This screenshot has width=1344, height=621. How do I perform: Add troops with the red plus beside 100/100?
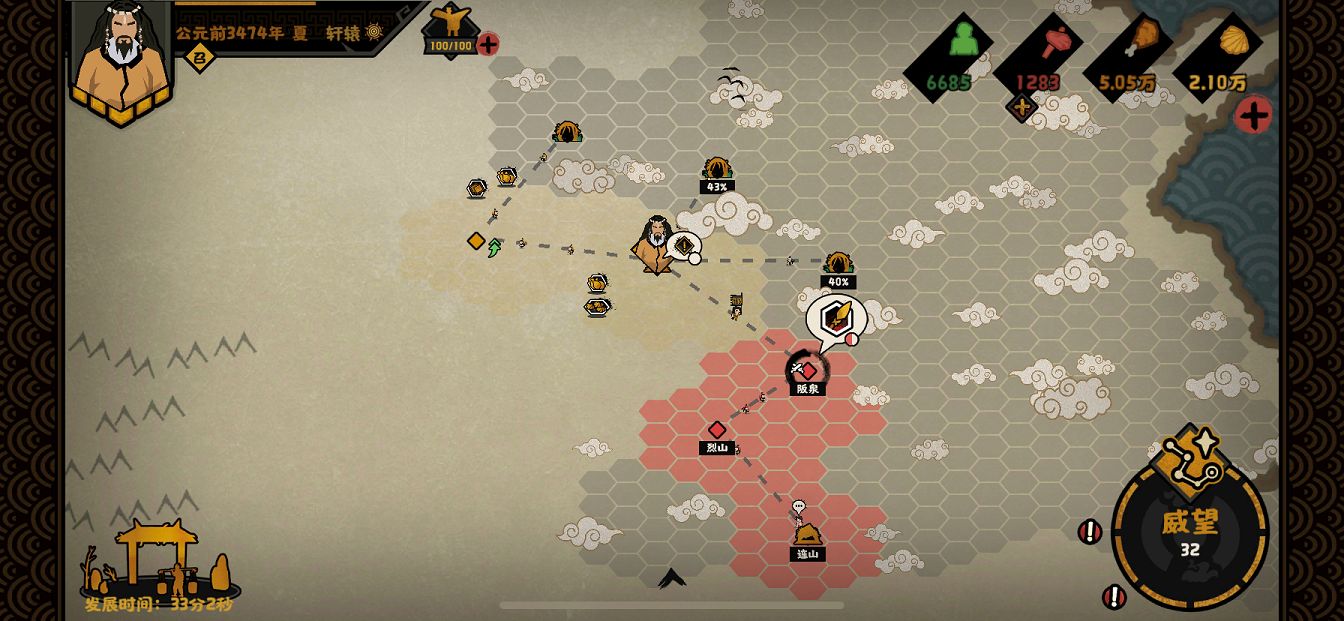[x=488, y=44]
